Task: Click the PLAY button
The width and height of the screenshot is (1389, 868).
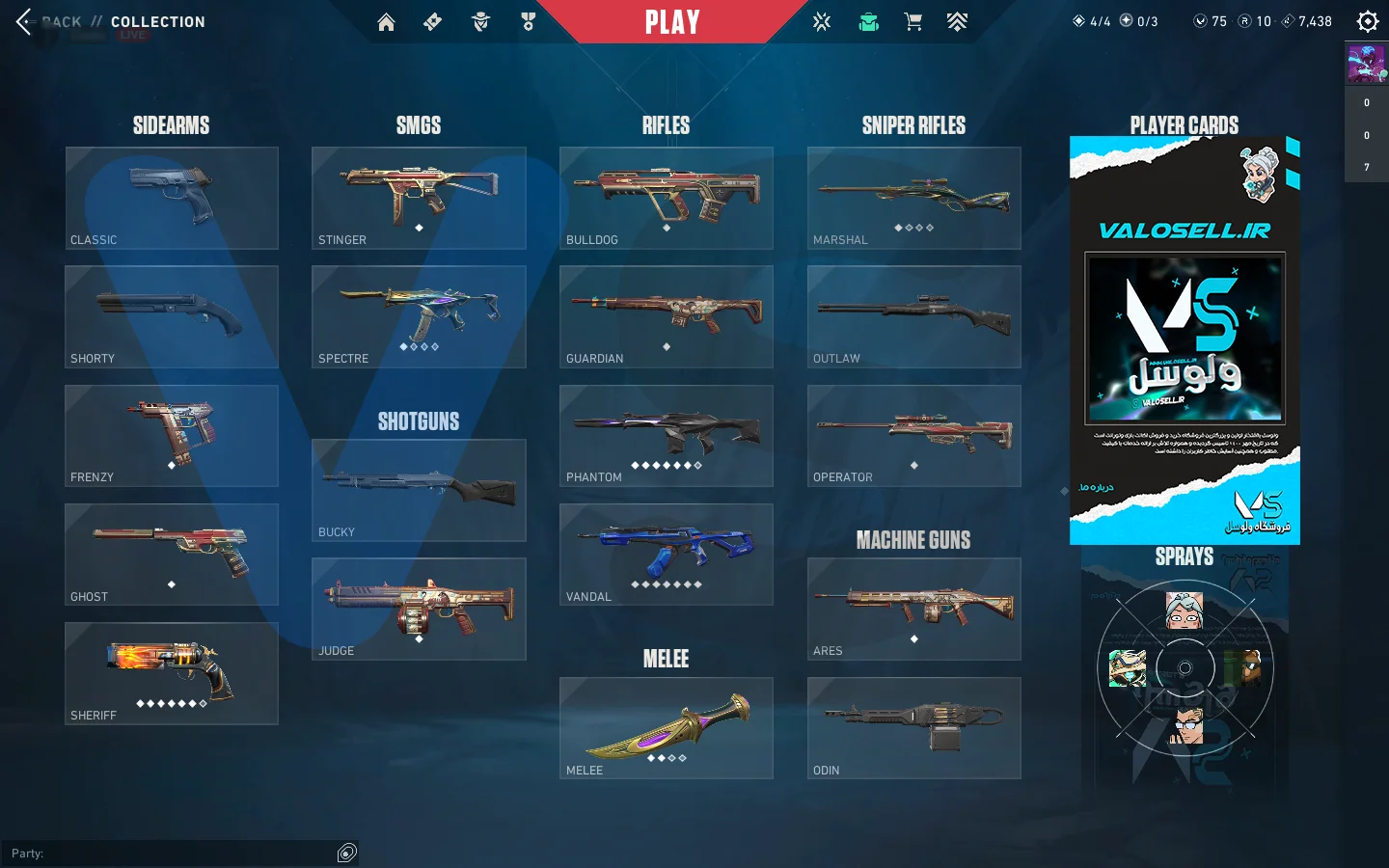Action: pos(672,22)
